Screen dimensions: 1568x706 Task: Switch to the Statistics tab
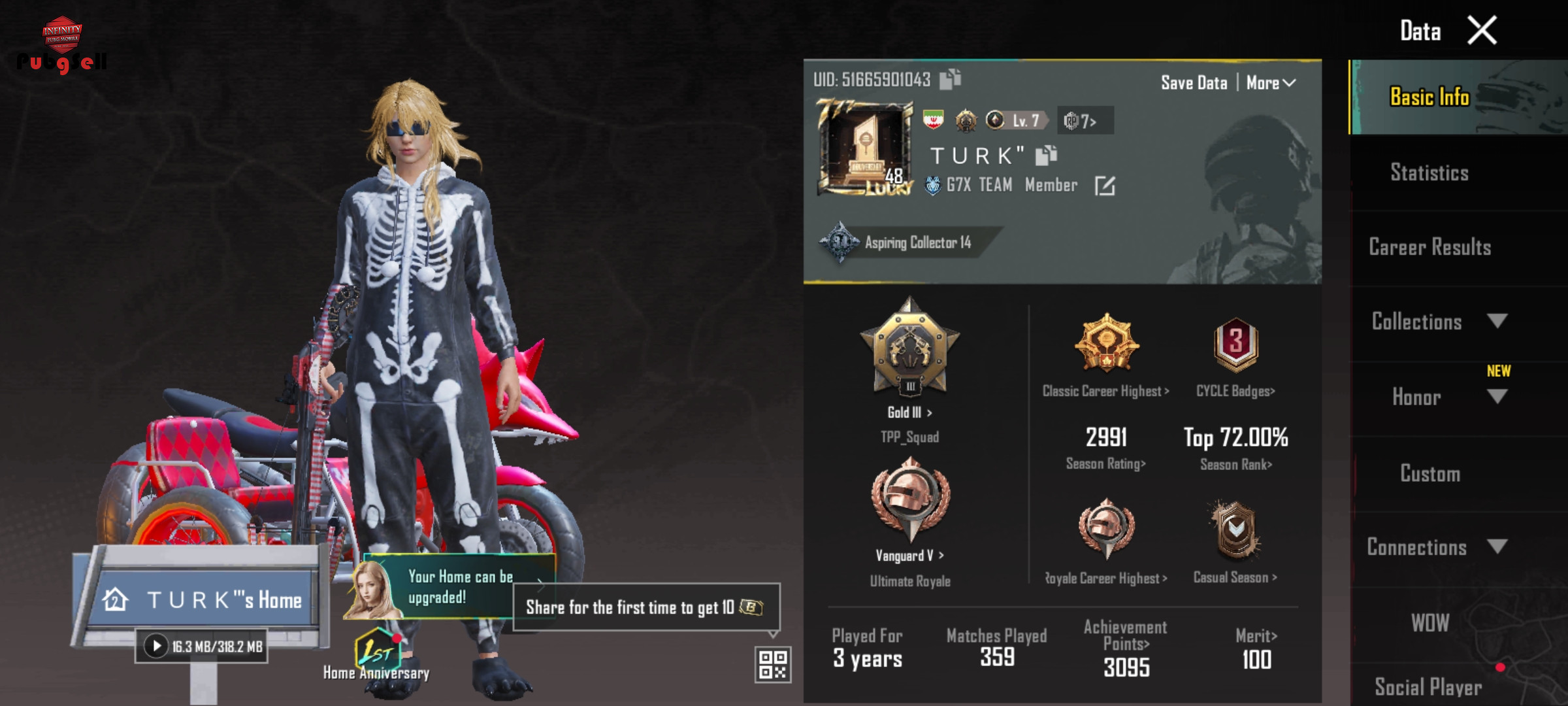point(1429,173)
